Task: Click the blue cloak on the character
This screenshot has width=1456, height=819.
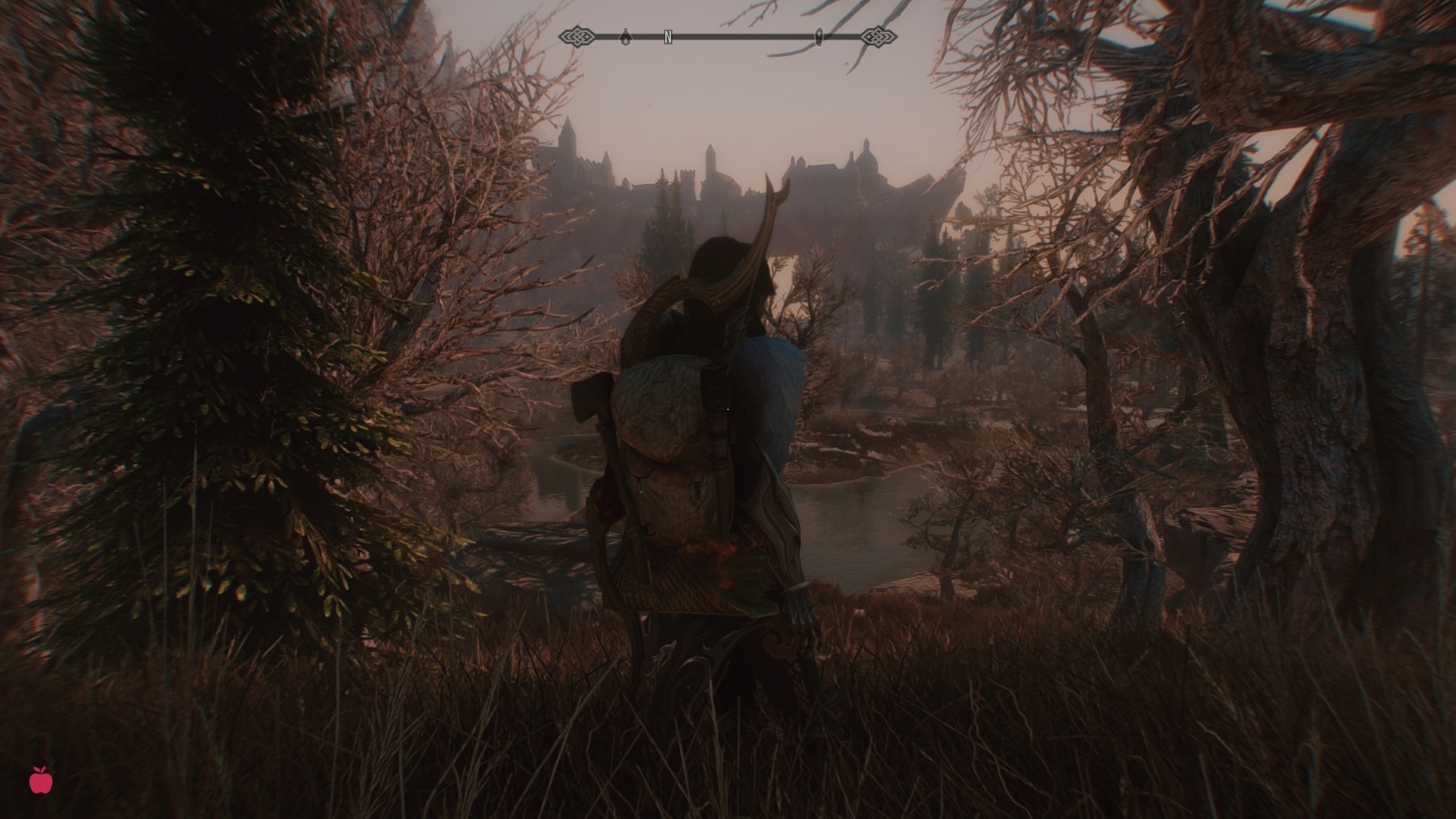Action: pos(766,379)
